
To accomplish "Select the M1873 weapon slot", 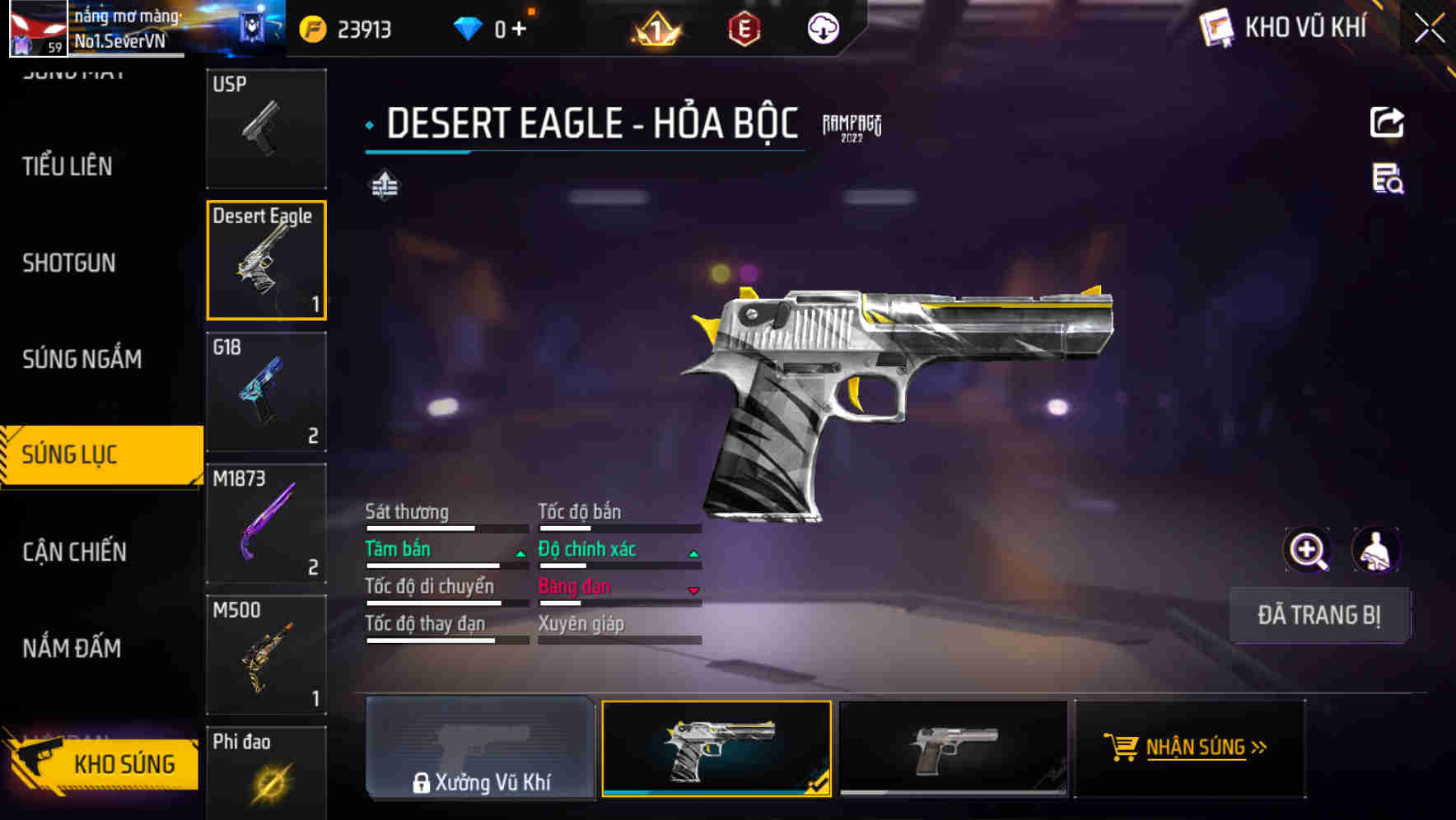I will tap(266, 524).
